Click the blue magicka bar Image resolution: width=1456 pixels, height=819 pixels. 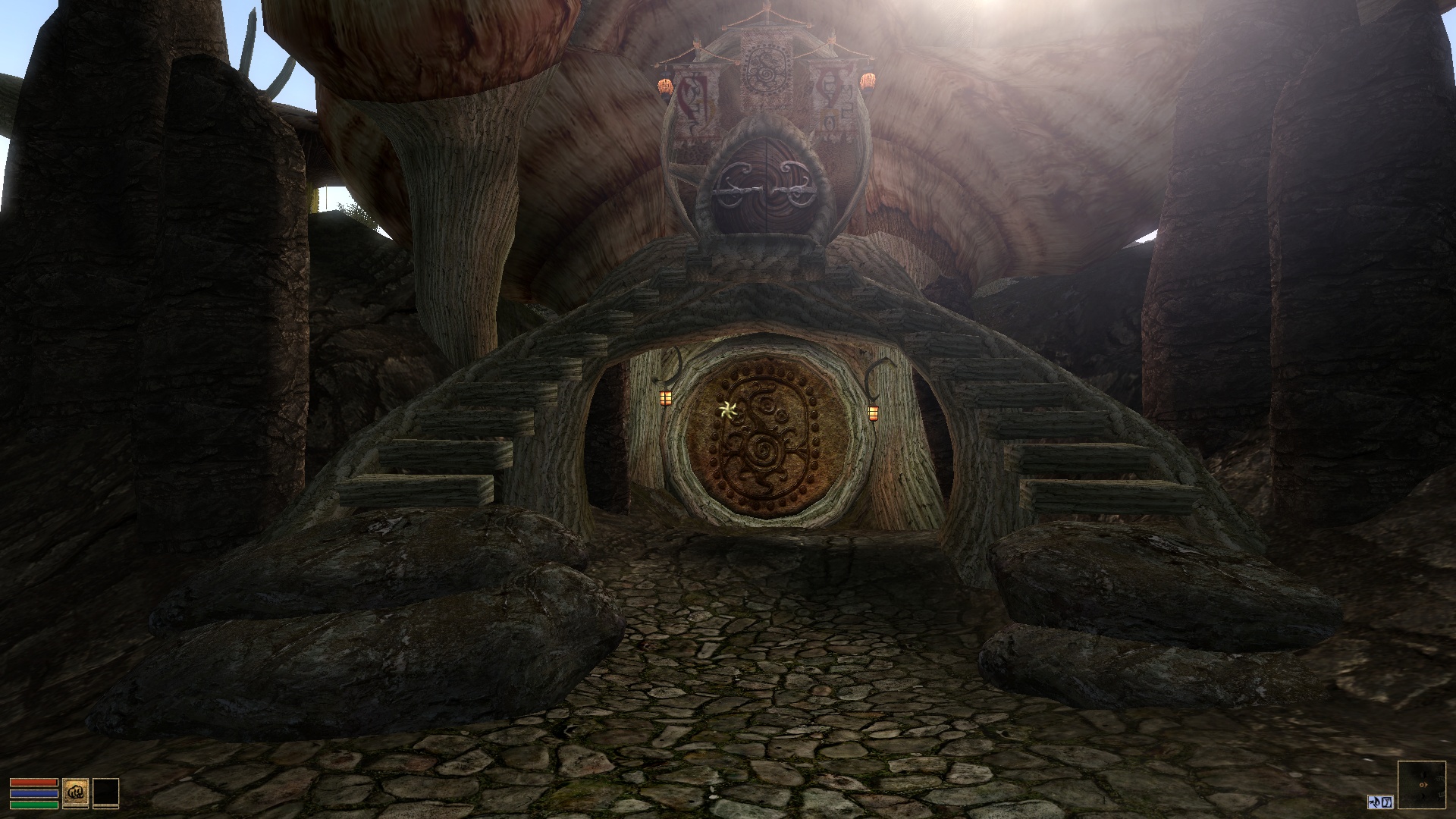[34, 794]
